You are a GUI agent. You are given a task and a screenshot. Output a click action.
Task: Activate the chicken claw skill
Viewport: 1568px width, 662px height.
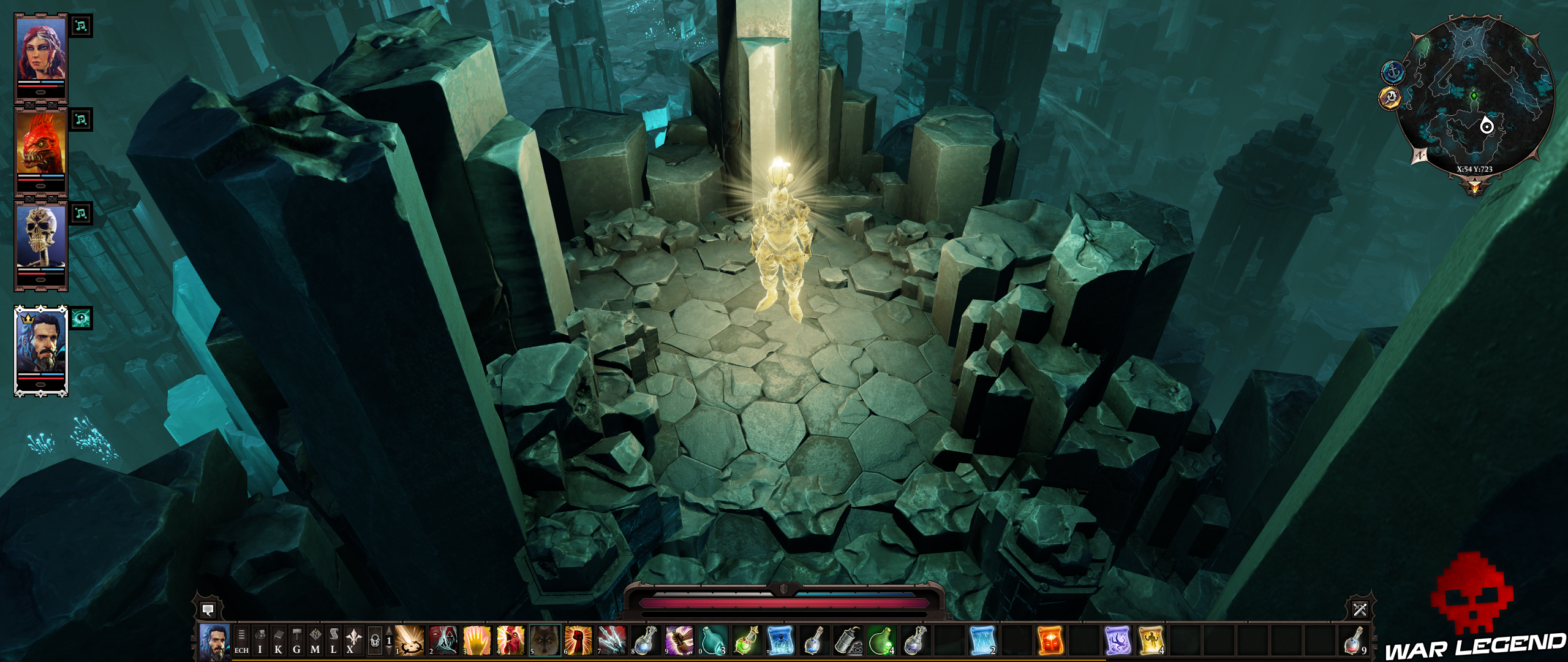511,641
